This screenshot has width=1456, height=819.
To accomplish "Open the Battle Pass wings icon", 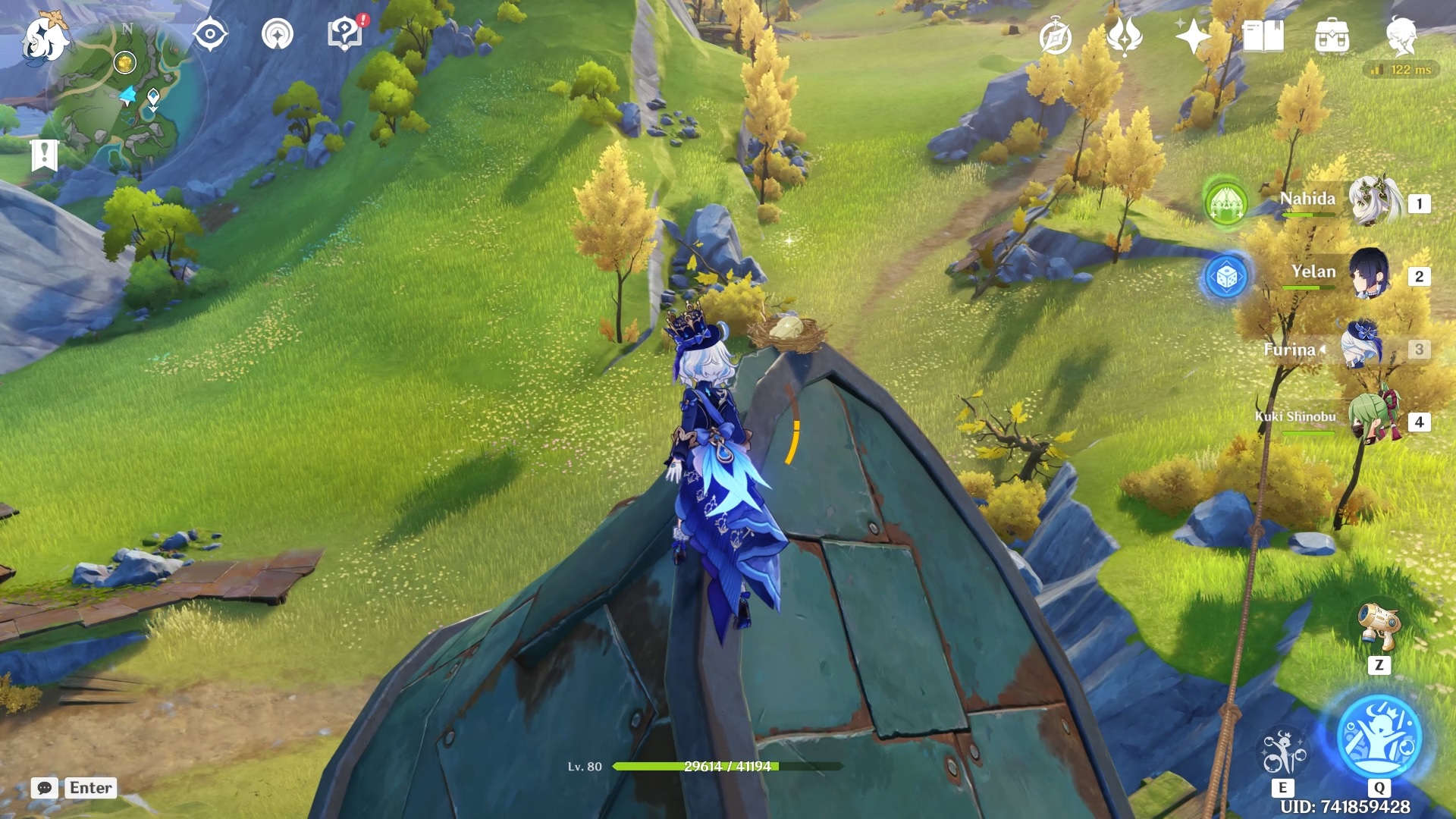I will pos(1126,36).
